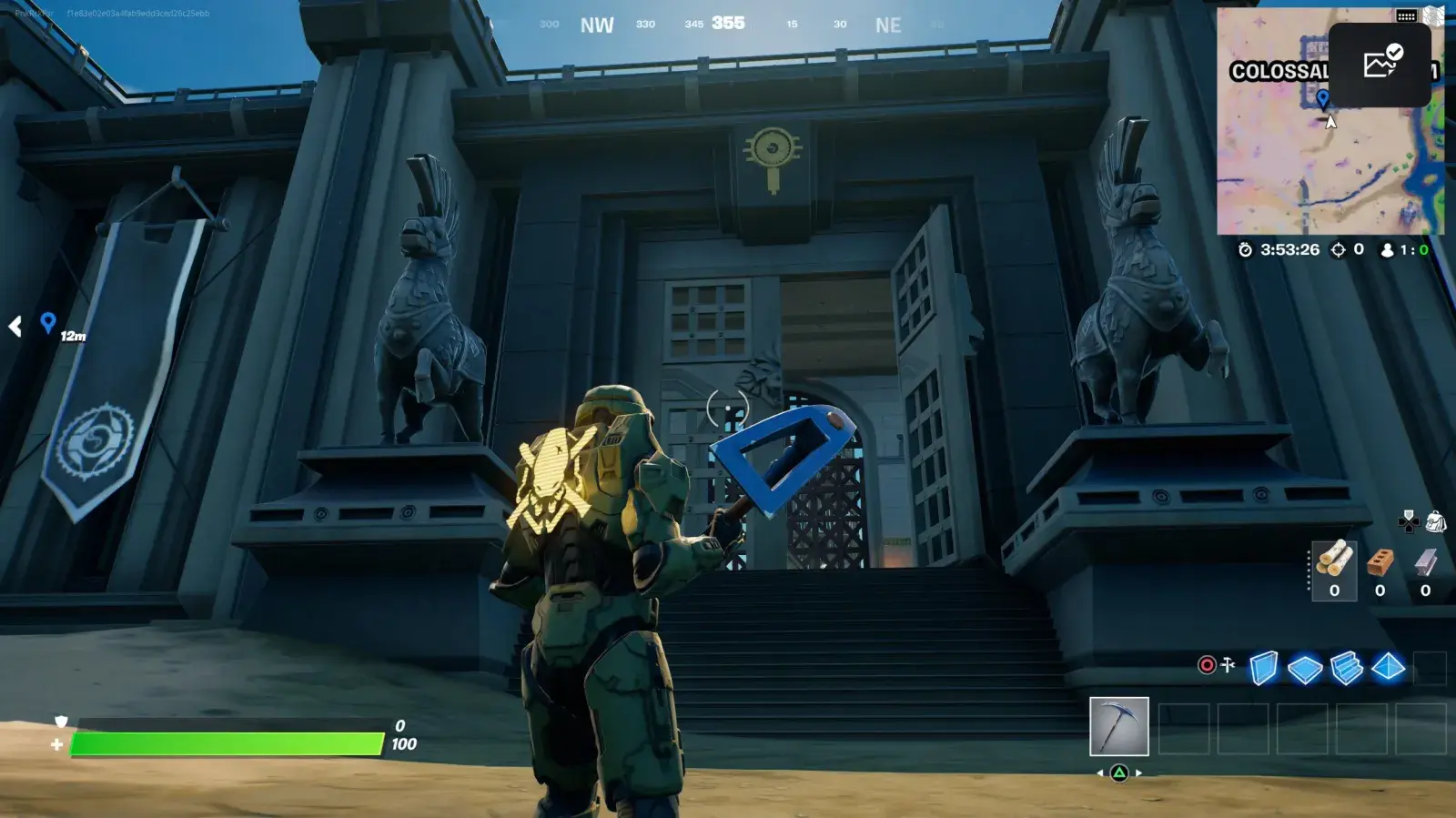Image resolution: width=1456 pixels, height=818 pixels.
Task: Click the screenshot saved notification
Action: tap(1380, 64)
